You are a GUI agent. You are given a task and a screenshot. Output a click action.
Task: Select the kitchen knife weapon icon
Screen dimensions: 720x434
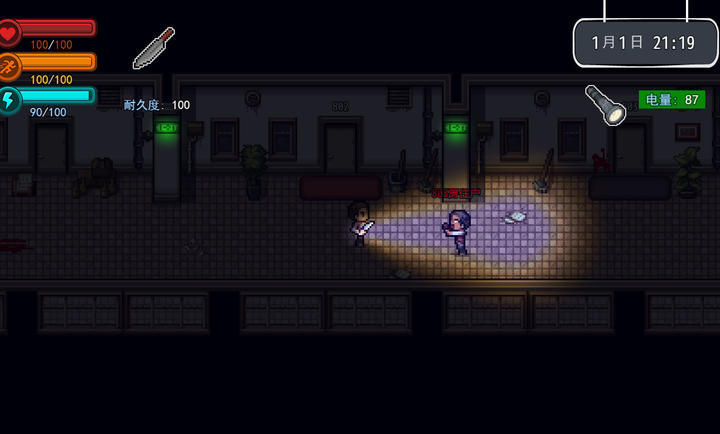154,48
